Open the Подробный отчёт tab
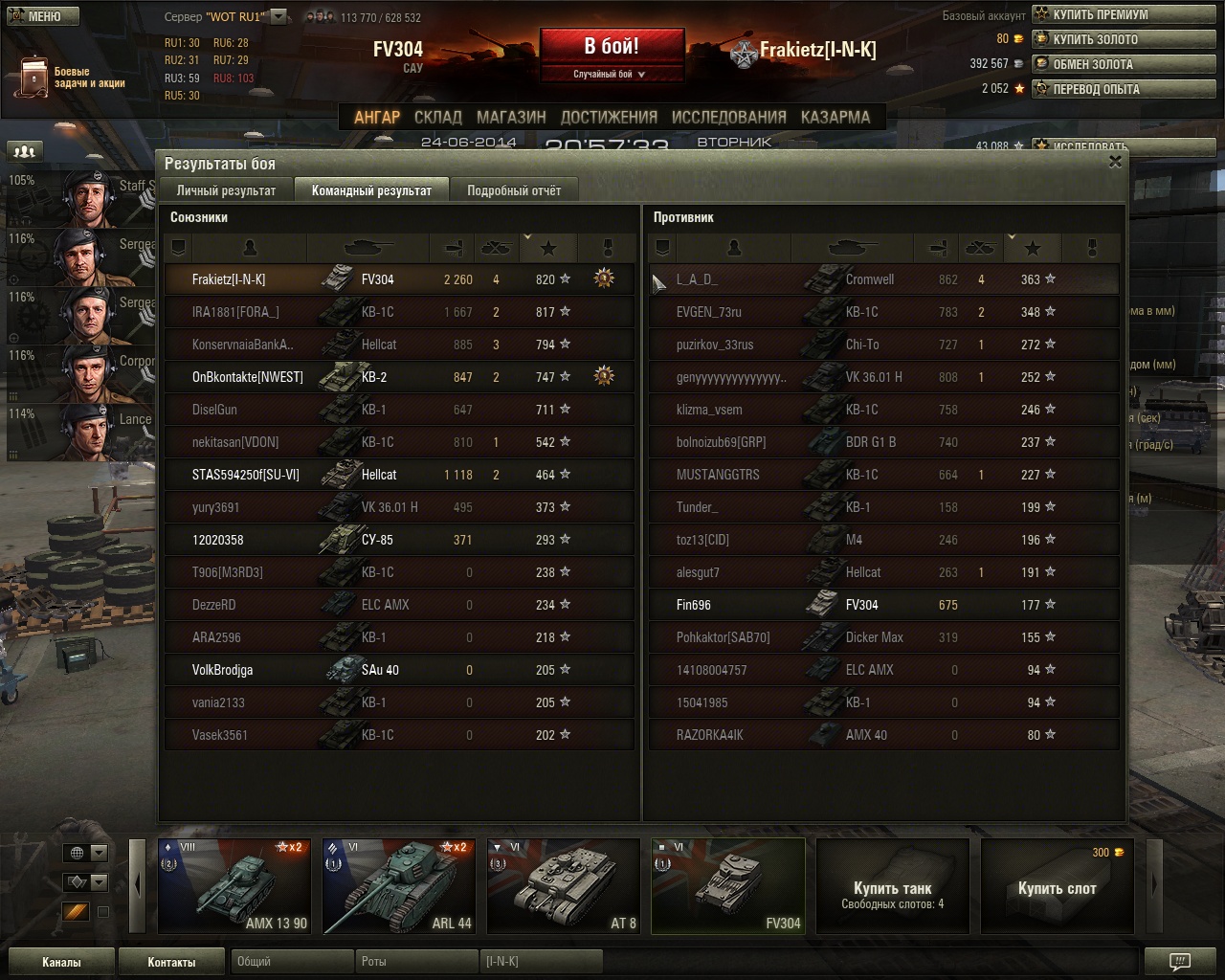The height and width of the screenshot is (980, 1225). click(514, 190)
